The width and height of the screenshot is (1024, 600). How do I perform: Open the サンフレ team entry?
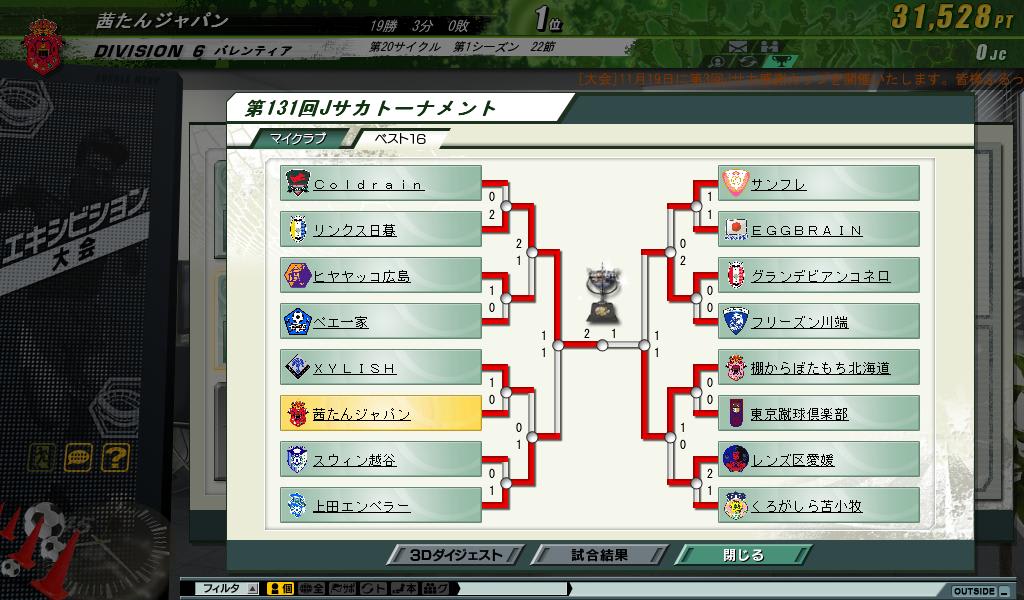point(818,184)
